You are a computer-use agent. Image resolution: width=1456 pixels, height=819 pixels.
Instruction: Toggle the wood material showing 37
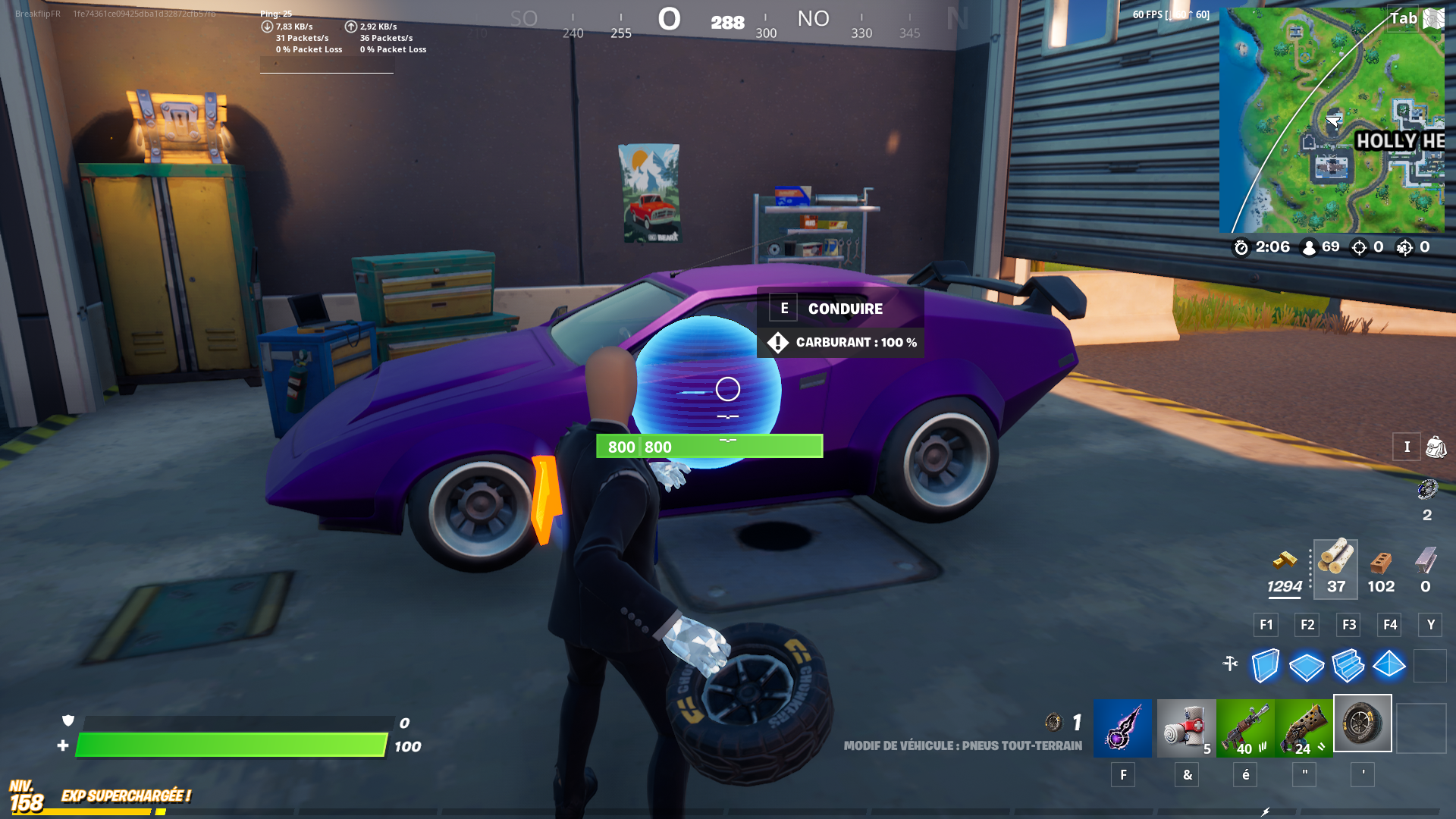coord(1336,569)
